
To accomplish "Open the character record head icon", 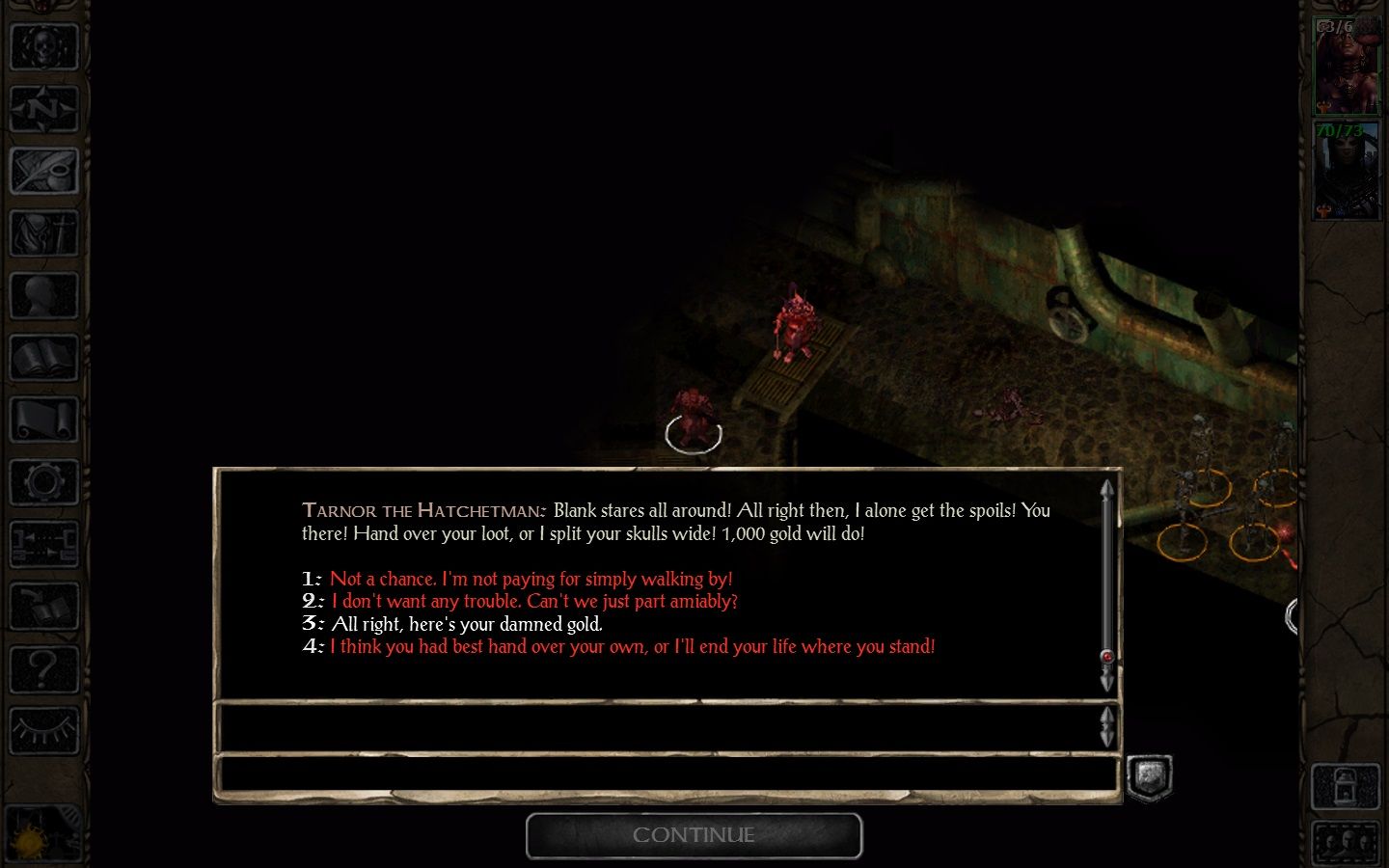I will click(43, 296).
